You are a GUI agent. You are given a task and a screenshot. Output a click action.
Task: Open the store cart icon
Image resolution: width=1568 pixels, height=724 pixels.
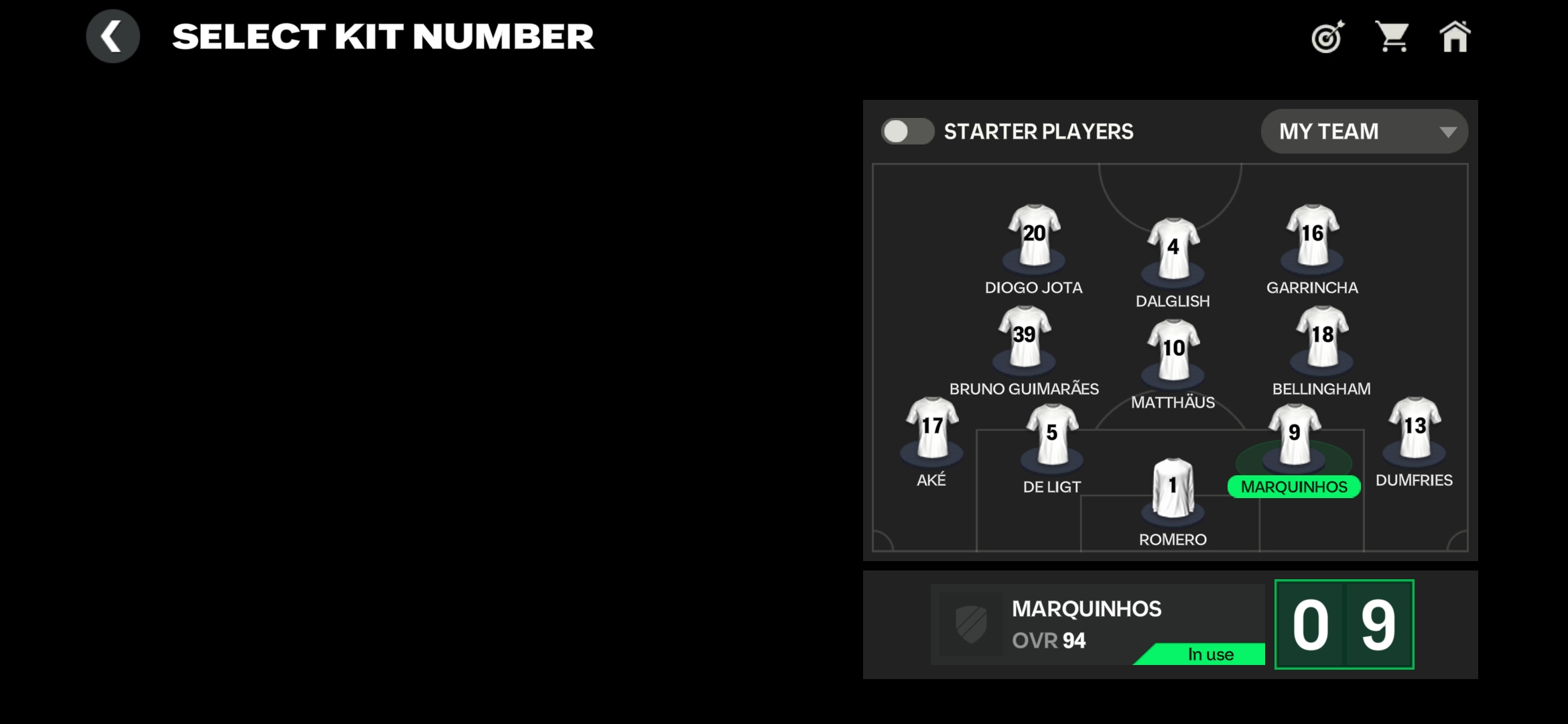pos(1392,36)
